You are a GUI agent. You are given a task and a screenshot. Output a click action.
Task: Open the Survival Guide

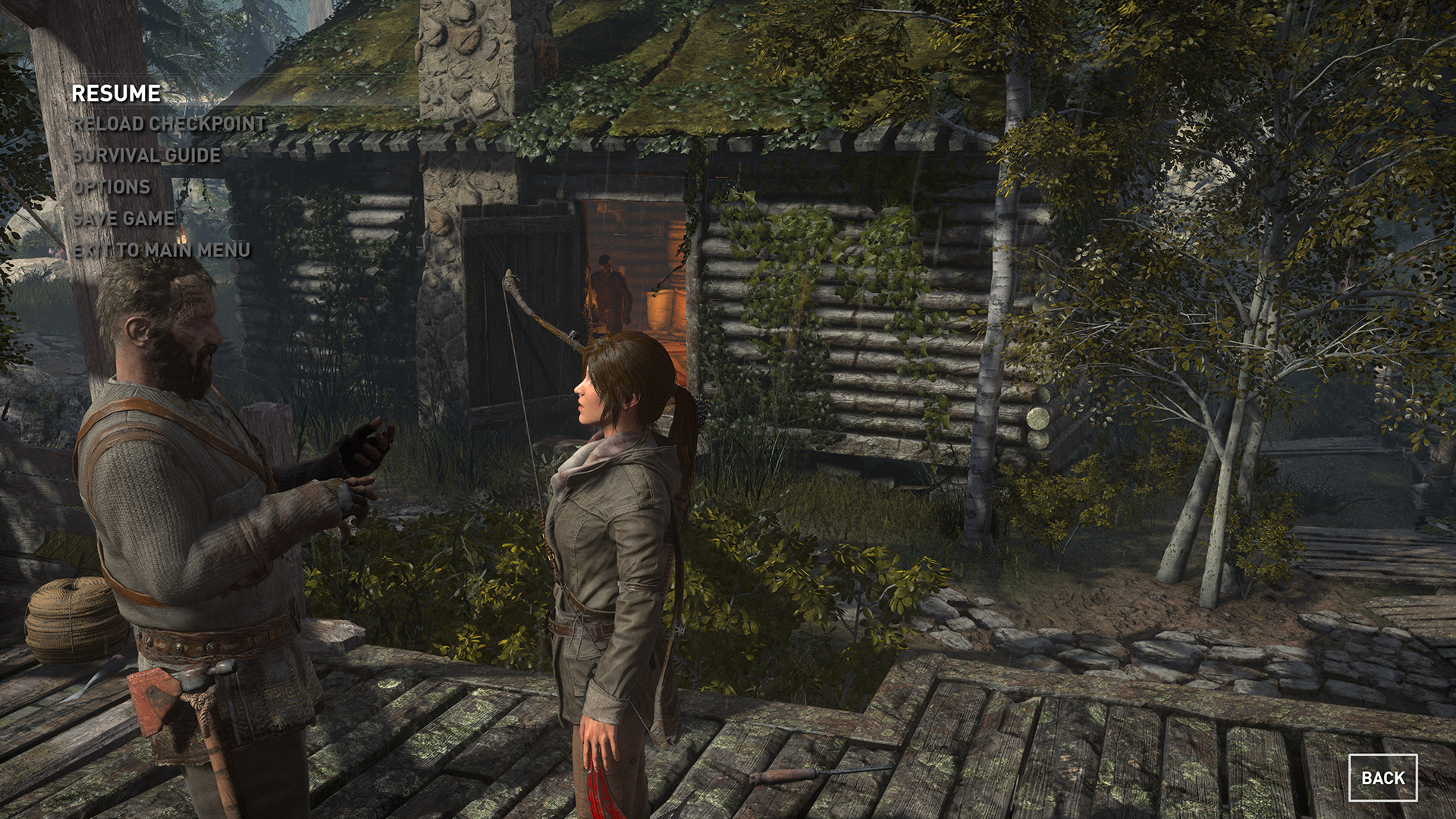[146, 155]
